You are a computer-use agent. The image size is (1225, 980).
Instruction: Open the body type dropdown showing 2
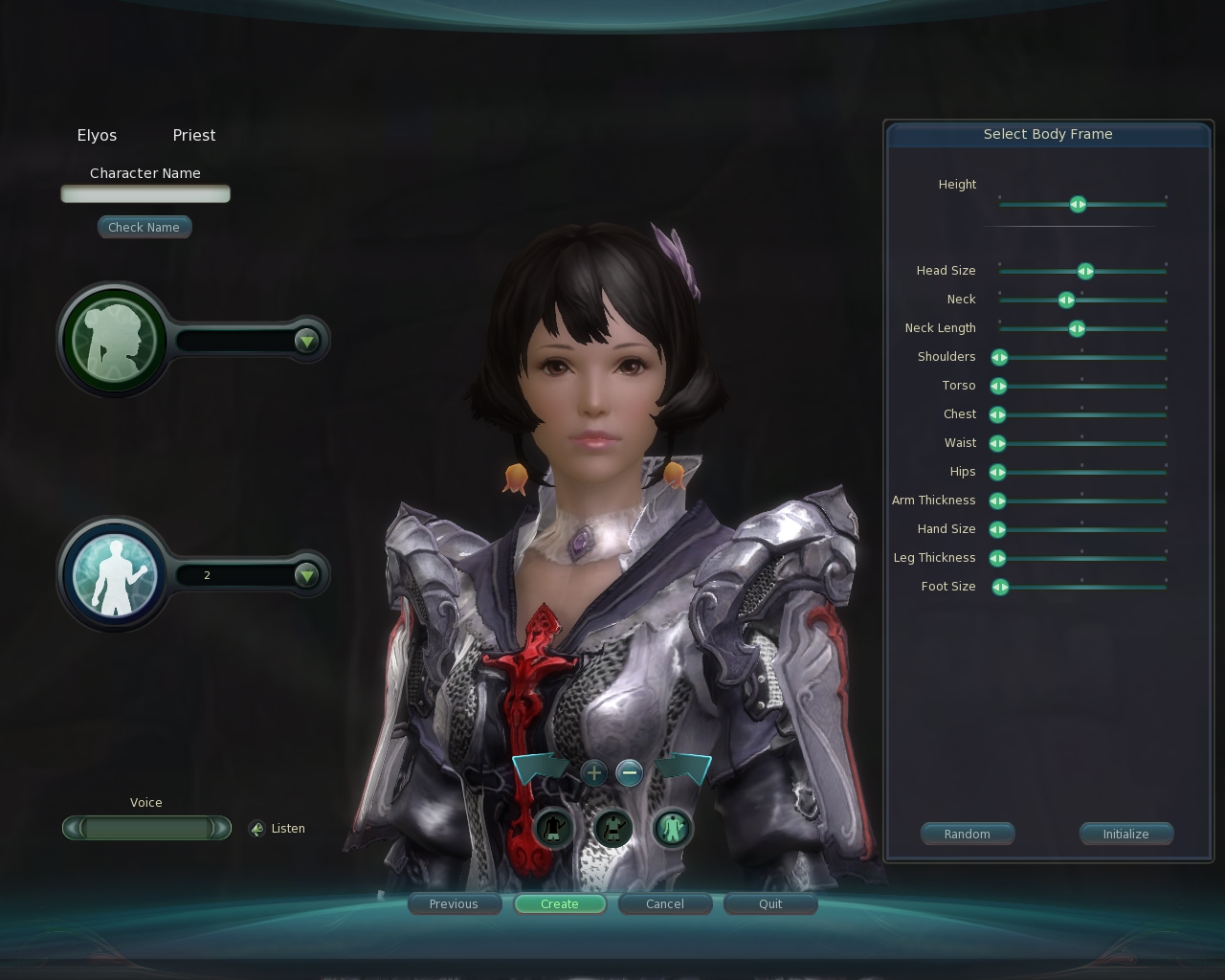(x=305, y=575)
